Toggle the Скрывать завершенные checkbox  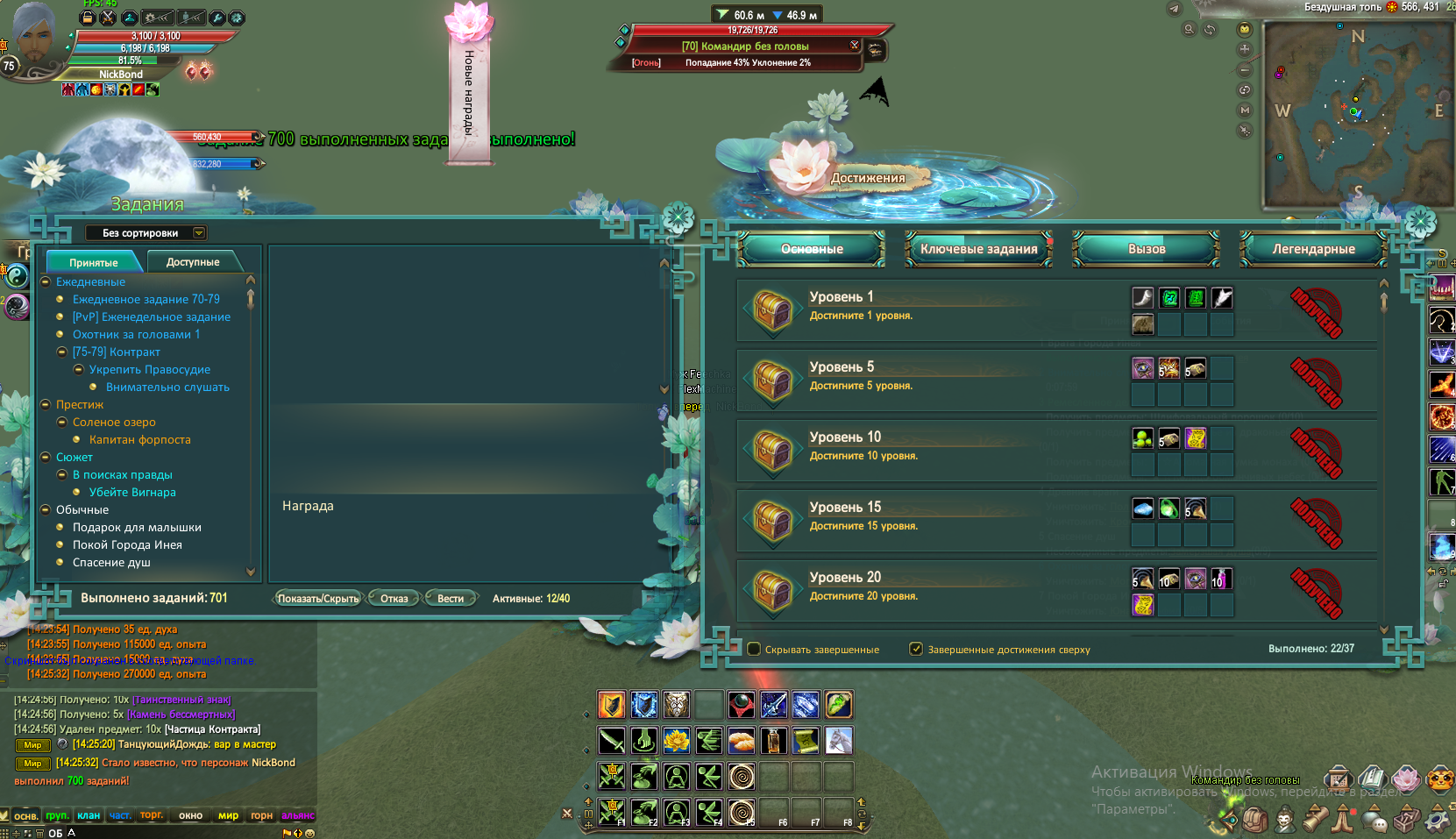(754, 650)
